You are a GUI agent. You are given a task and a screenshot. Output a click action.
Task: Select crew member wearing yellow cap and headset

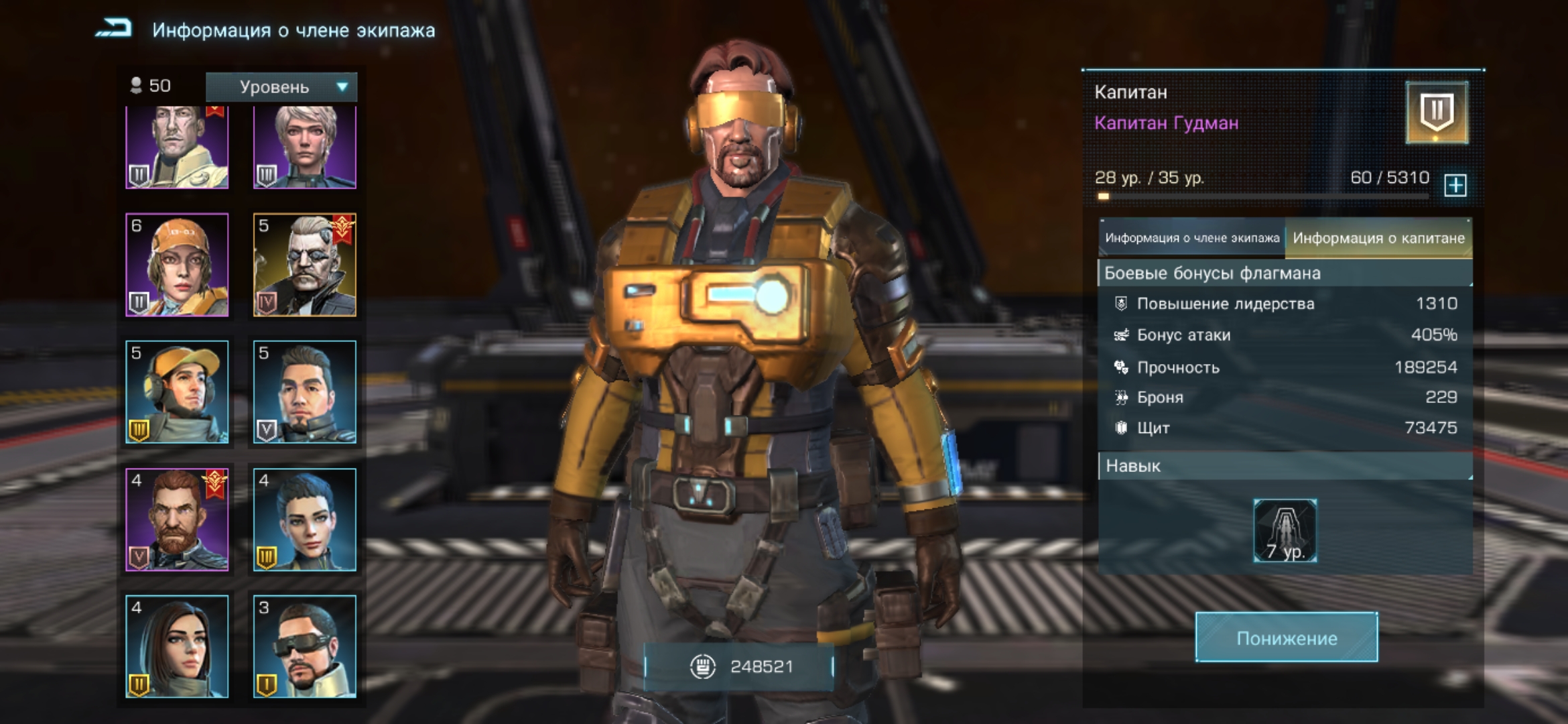click(177, 391)
